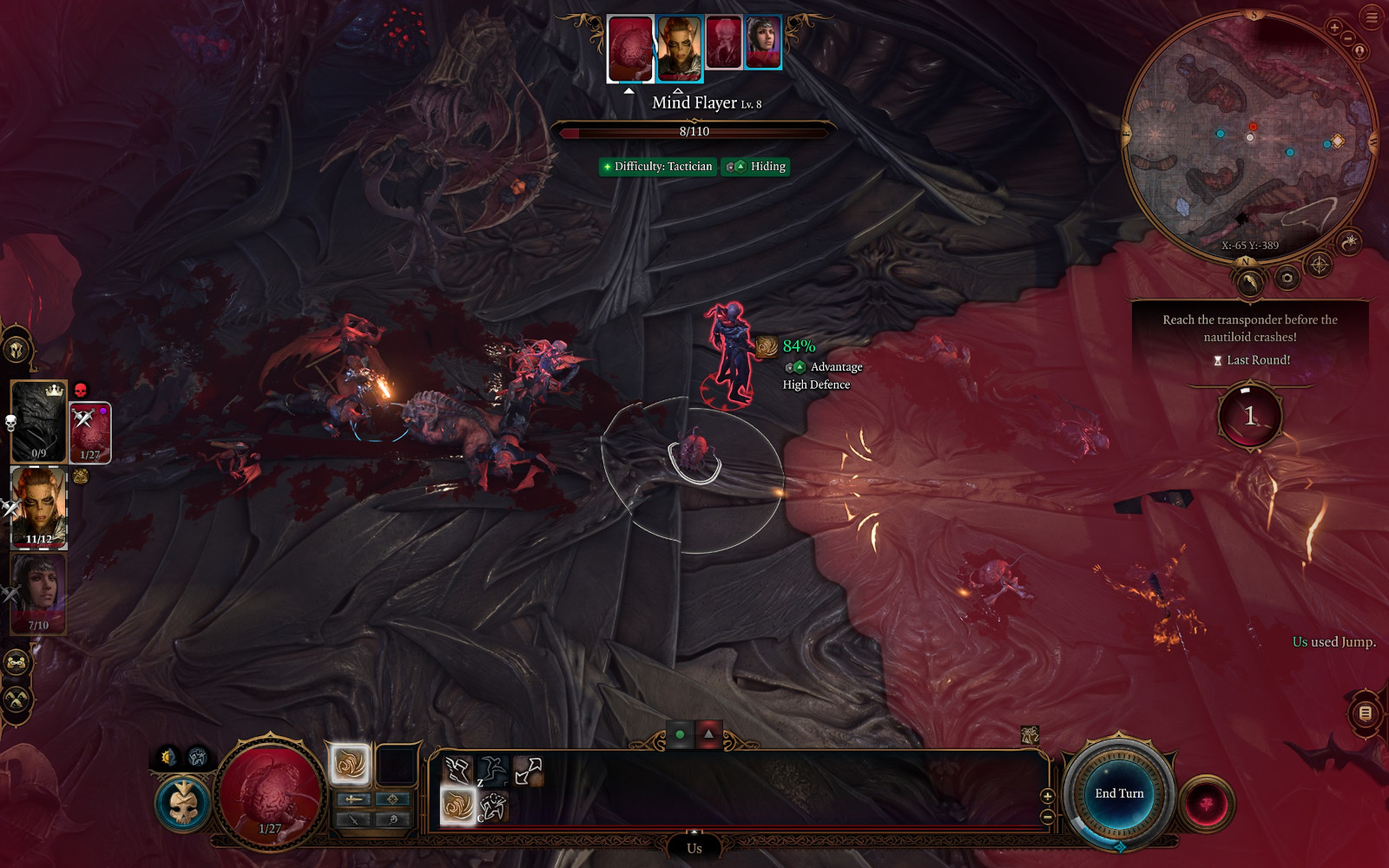Image resolution: width=1389 pixels, height=868 pixels.
Task: Click the camera button below the minimap
Action: point(1287,278)
